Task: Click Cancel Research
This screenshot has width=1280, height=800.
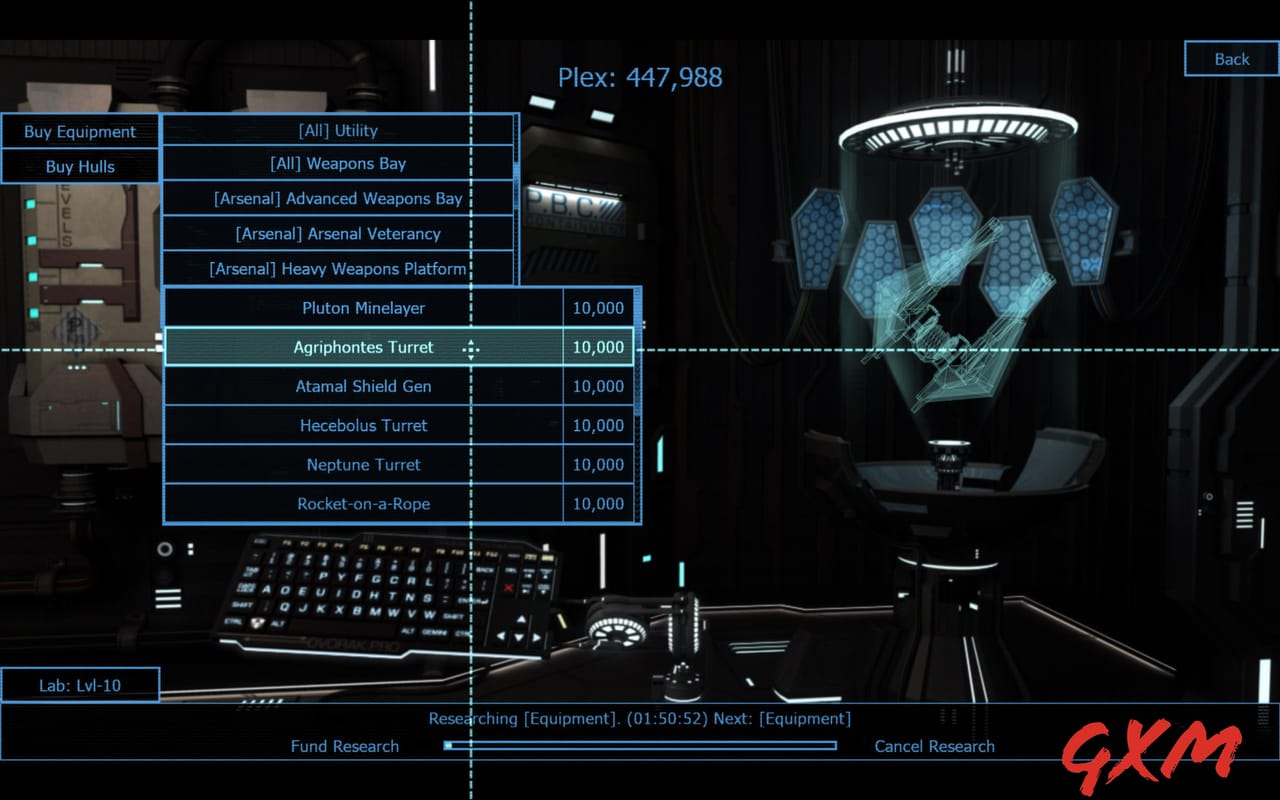Action: click(934, 746)
